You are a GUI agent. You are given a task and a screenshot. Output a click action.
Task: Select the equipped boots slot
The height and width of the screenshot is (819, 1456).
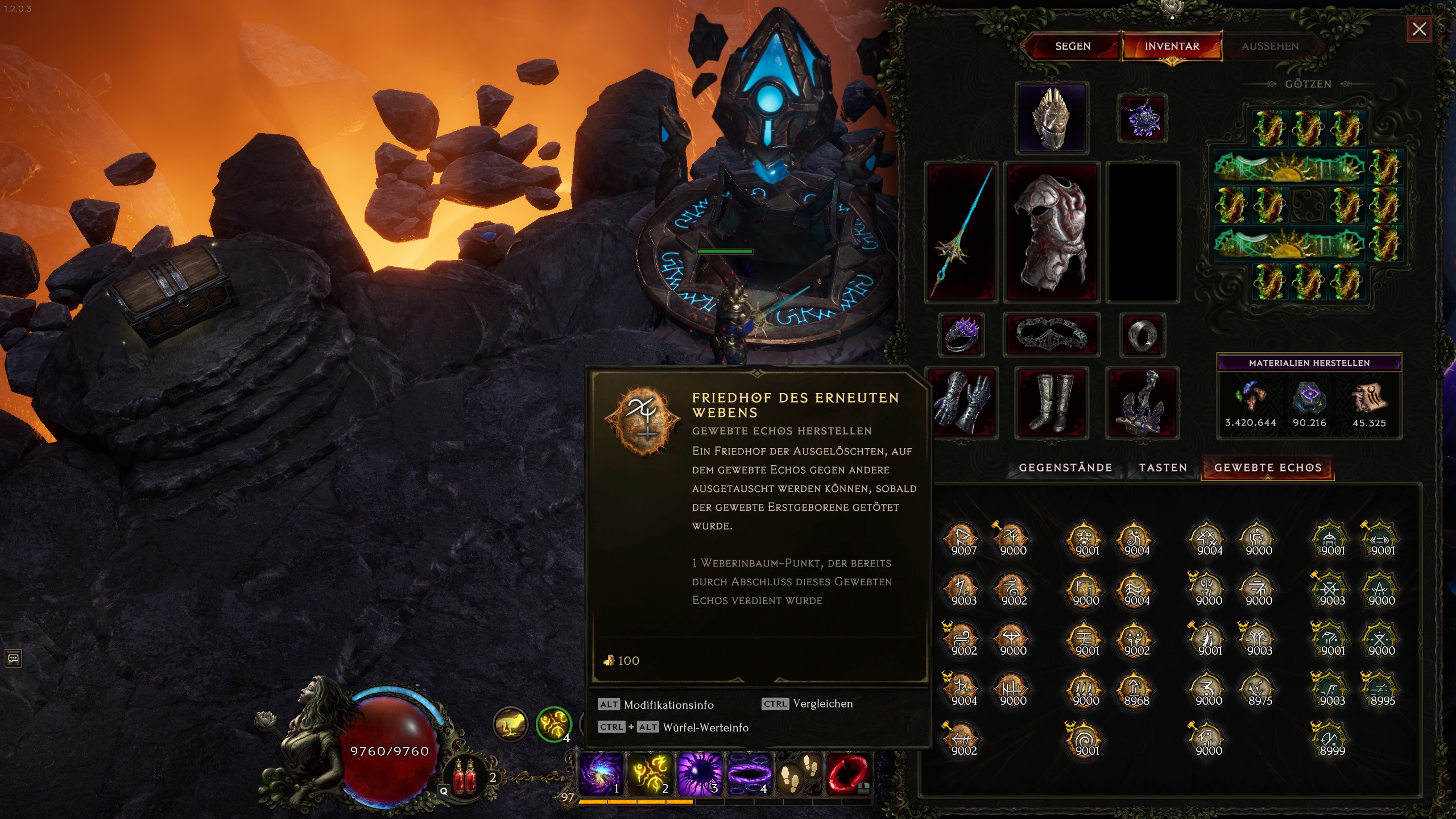pos(1052,403)
